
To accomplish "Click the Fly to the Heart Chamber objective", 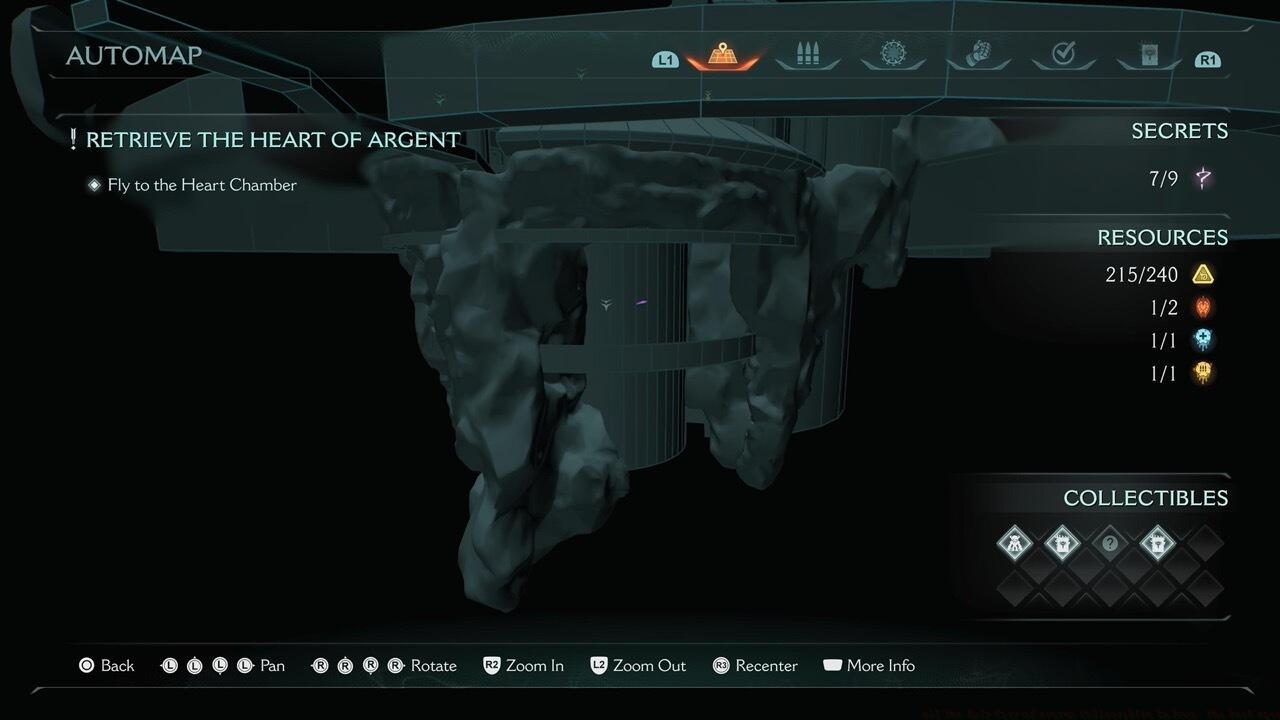I will (x=202, y=185).
